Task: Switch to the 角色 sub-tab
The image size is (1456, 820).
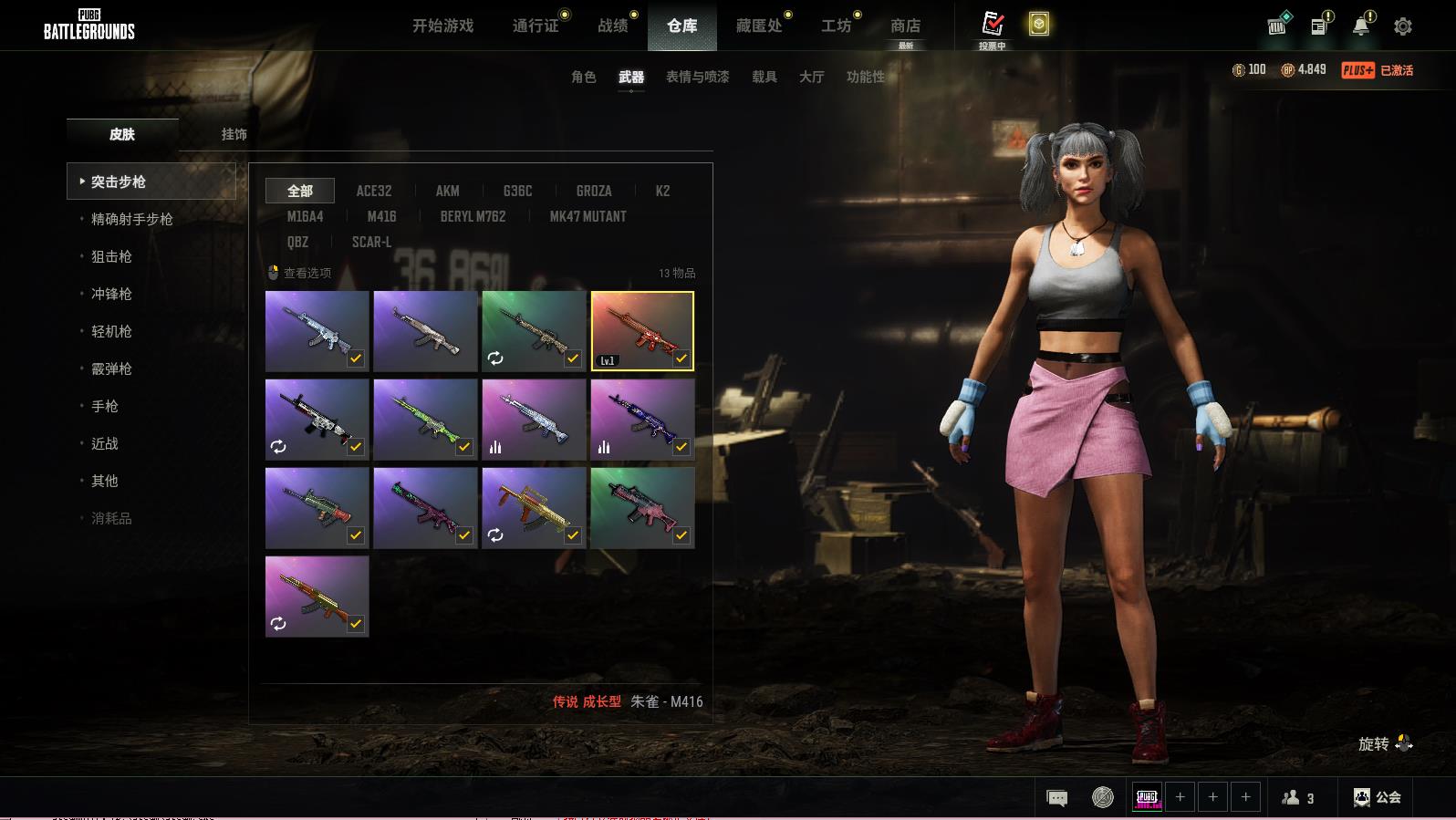Action: 583,77
